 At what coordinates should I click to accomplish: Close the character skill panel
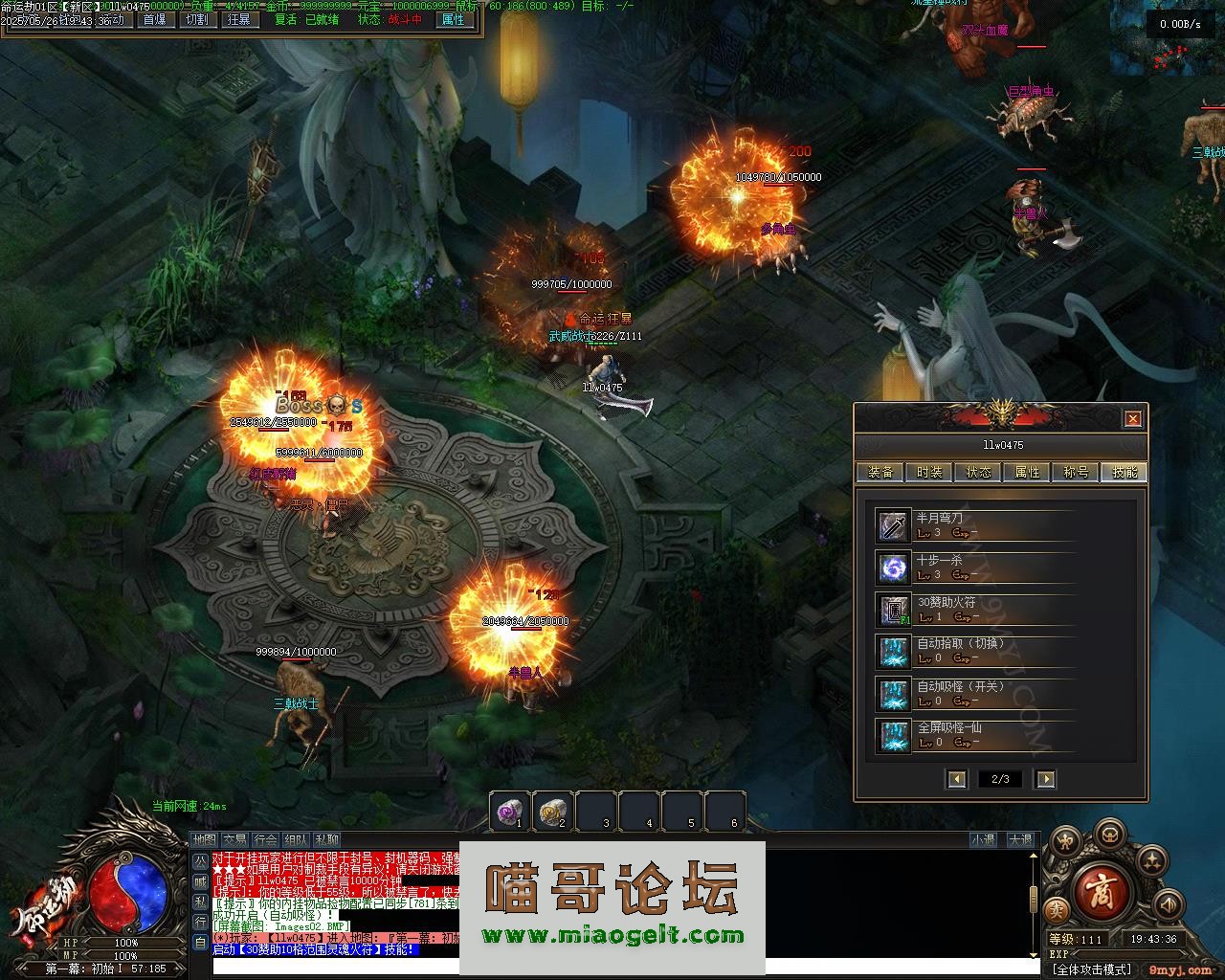click(x=1133, y=418)
